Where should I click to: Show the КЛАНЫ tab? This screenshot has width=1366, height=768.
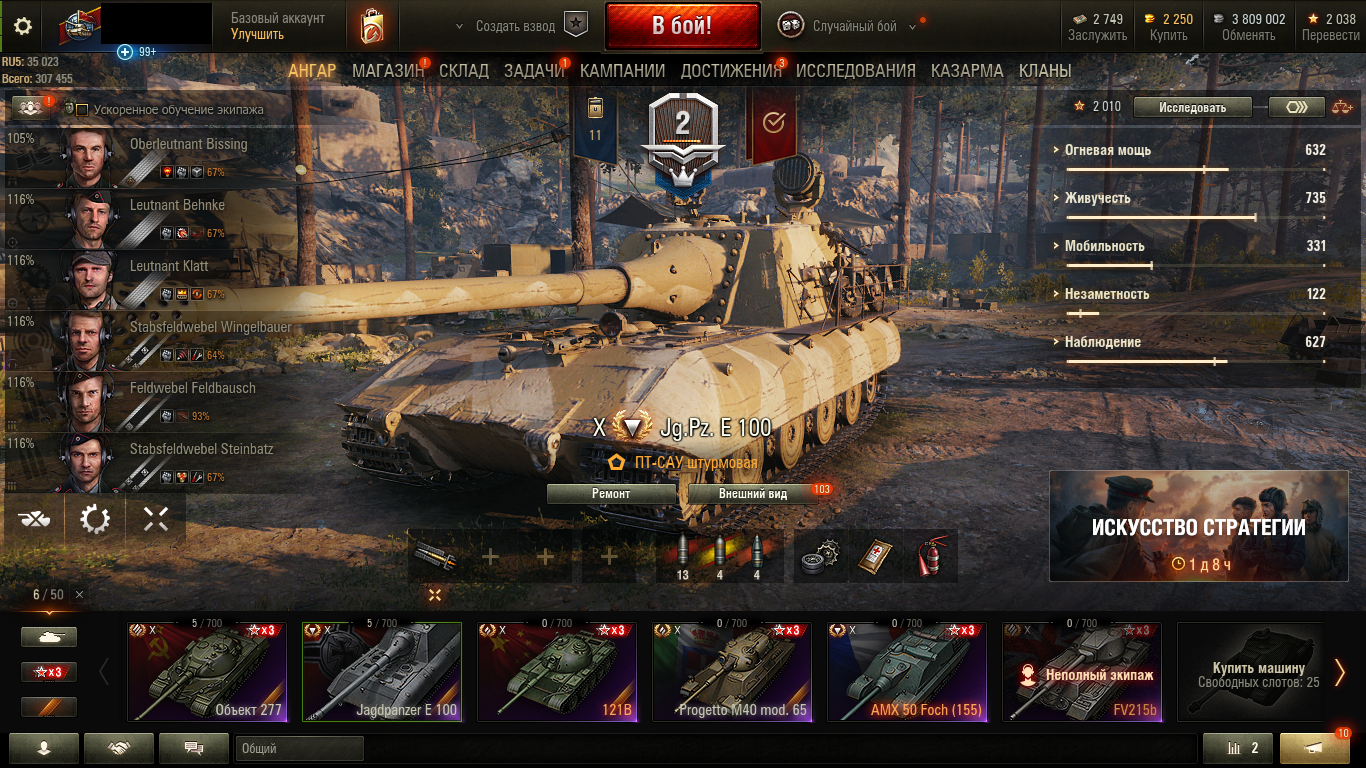click(1045, 71)
